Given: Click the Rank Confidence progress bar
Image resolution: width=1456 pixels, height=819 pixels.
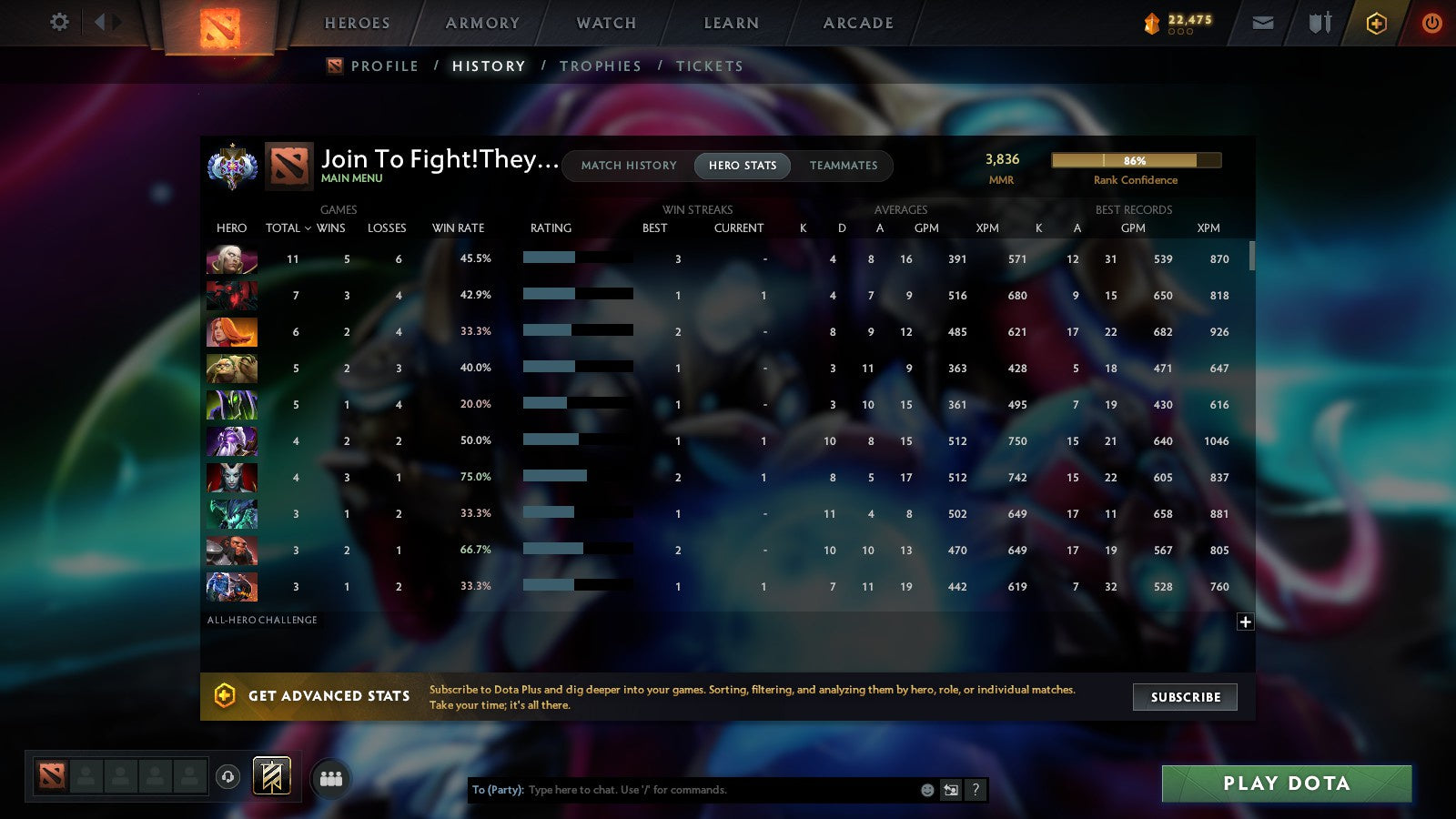Looking at the screenshot, I should (x=1137, y=160).
